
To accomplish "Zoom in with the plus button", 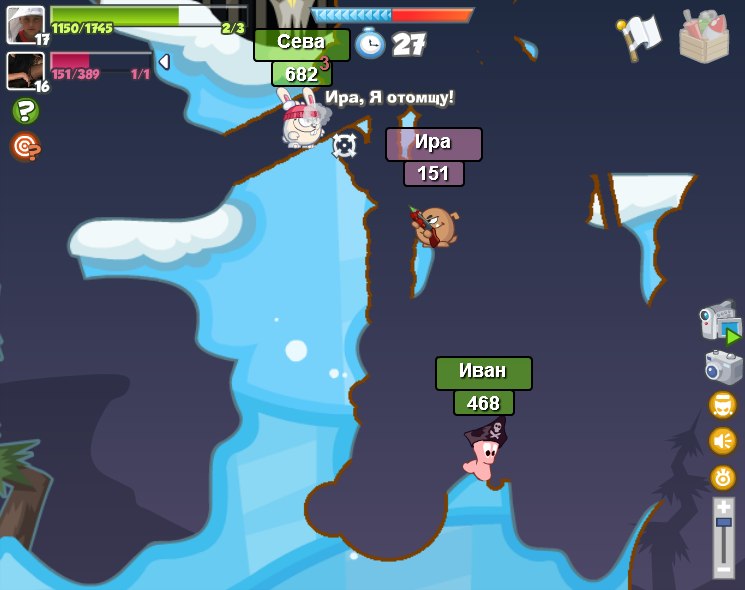I will [x=723, y=507].
